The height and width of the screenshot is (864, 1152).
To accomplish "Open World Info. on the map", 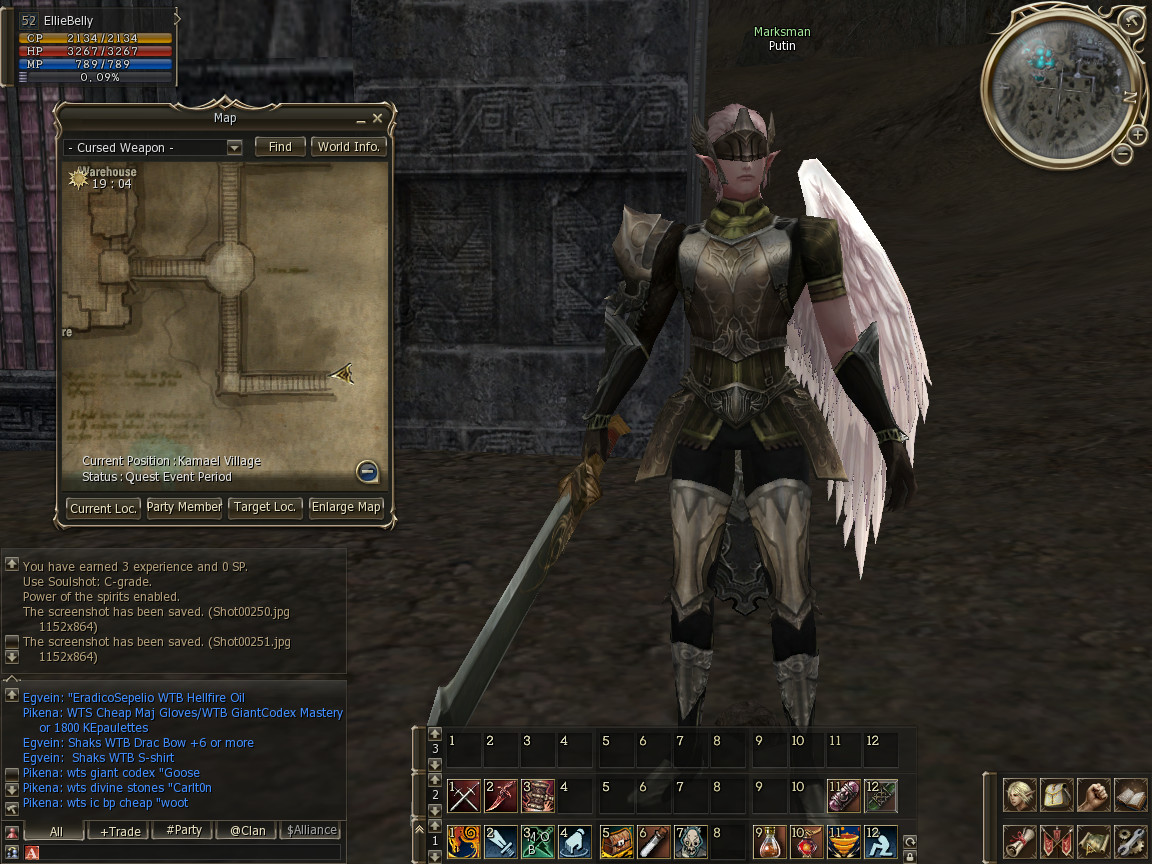I will [348, 147].
